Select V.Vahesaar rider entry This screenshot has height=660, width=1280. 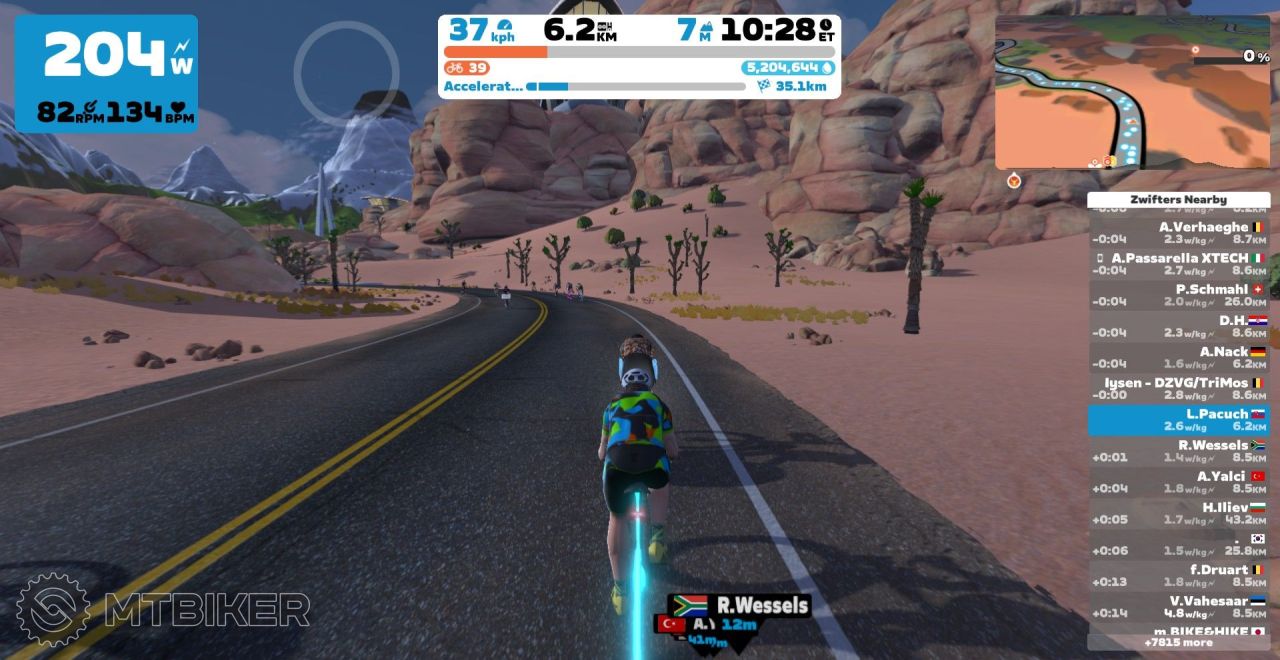tap(1178, 606)
